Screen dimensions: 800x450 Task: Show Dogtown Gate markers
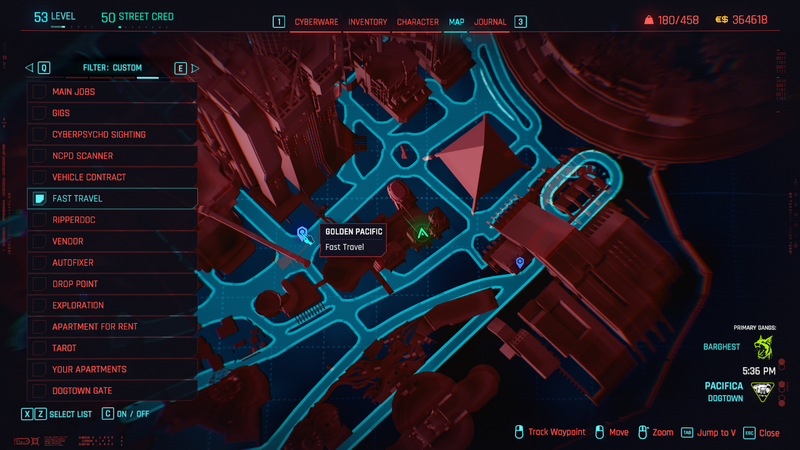112,391
